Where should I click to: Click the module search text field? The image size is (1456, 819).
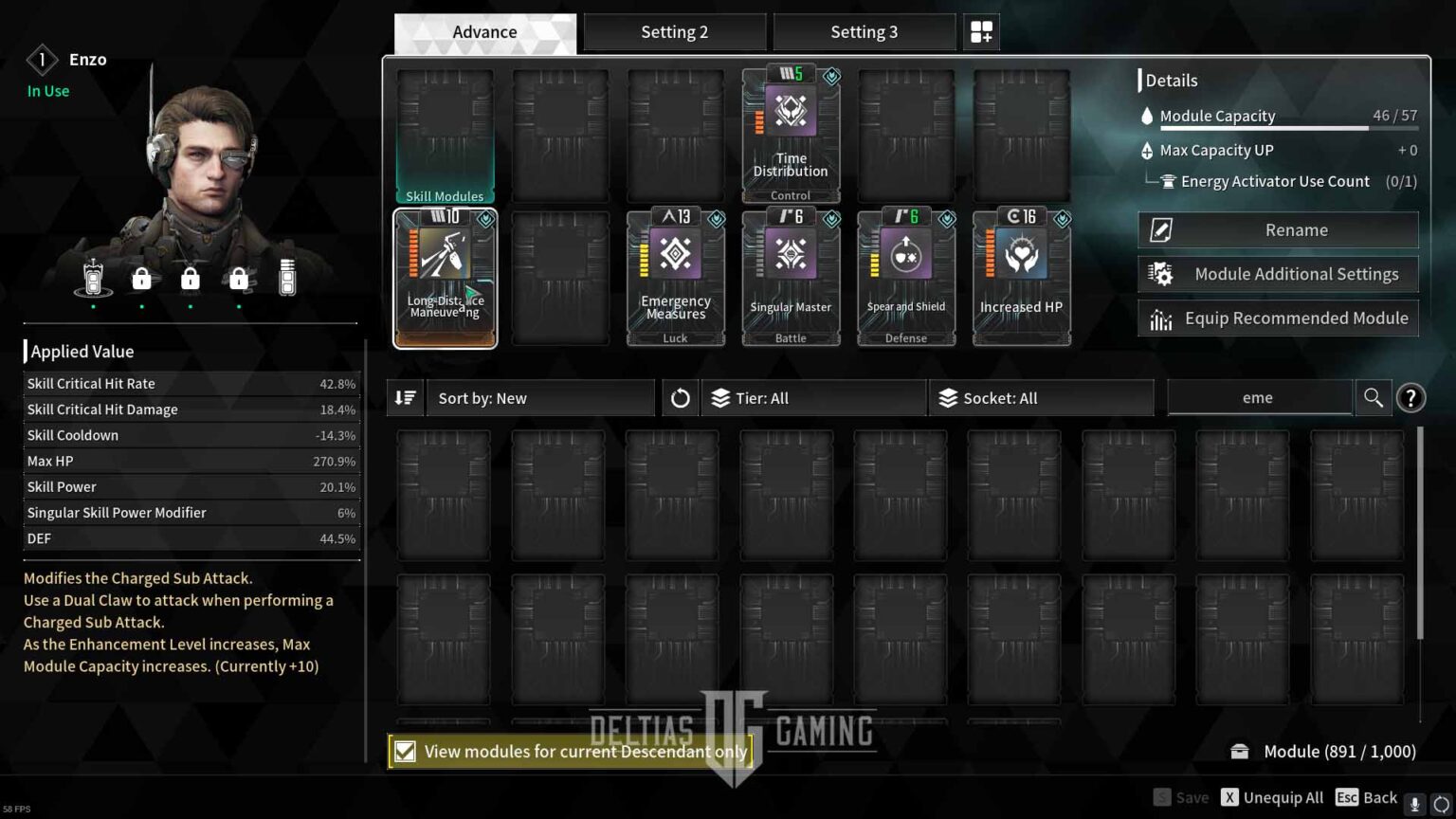click(1259, 397)
